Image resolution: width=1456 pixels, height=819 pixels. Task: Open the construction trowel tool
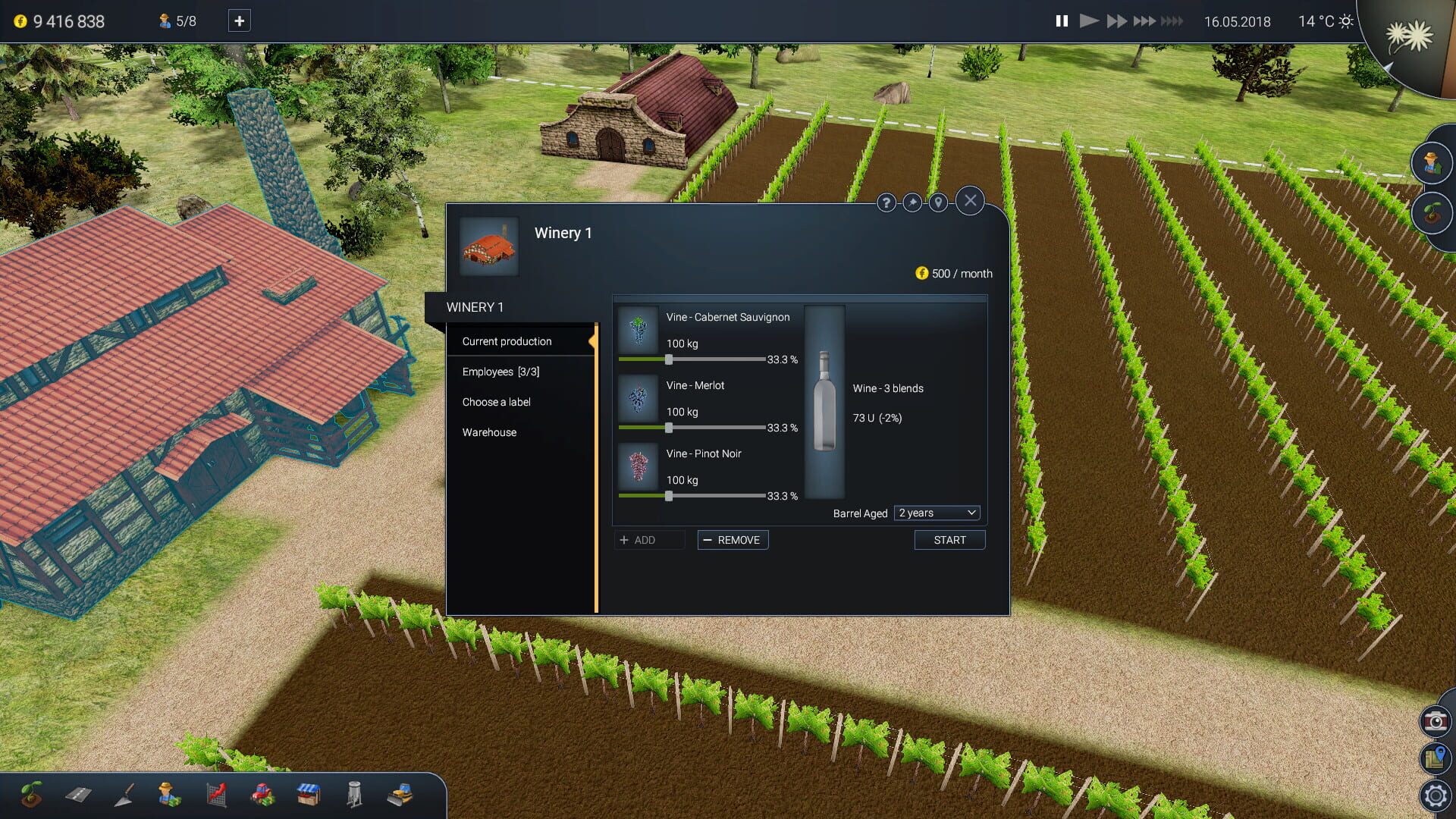pyautogui.click(x=124, y=795)
